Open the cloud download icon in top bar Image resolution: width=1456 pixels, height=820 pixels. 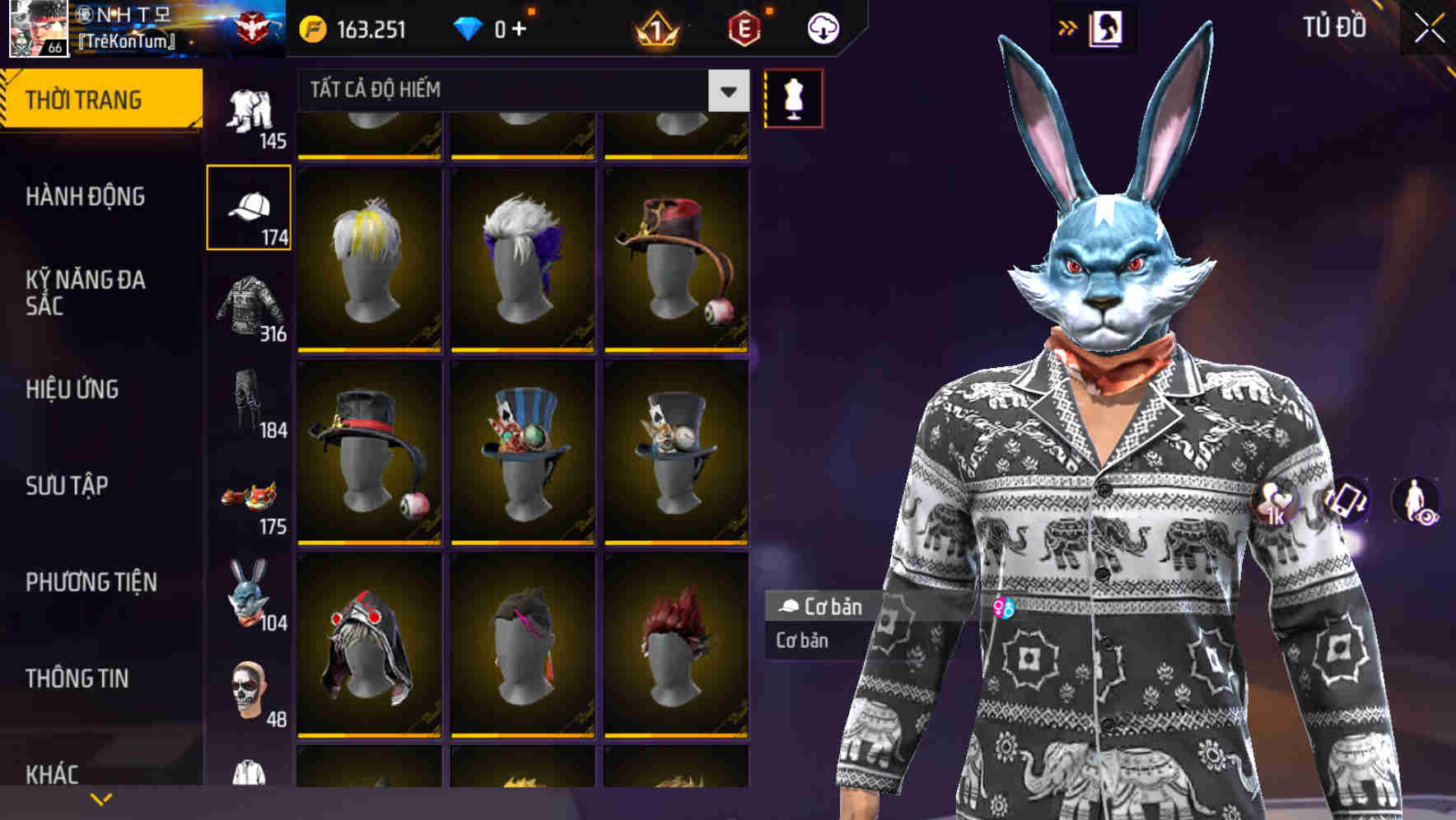[x=822, y=27]
